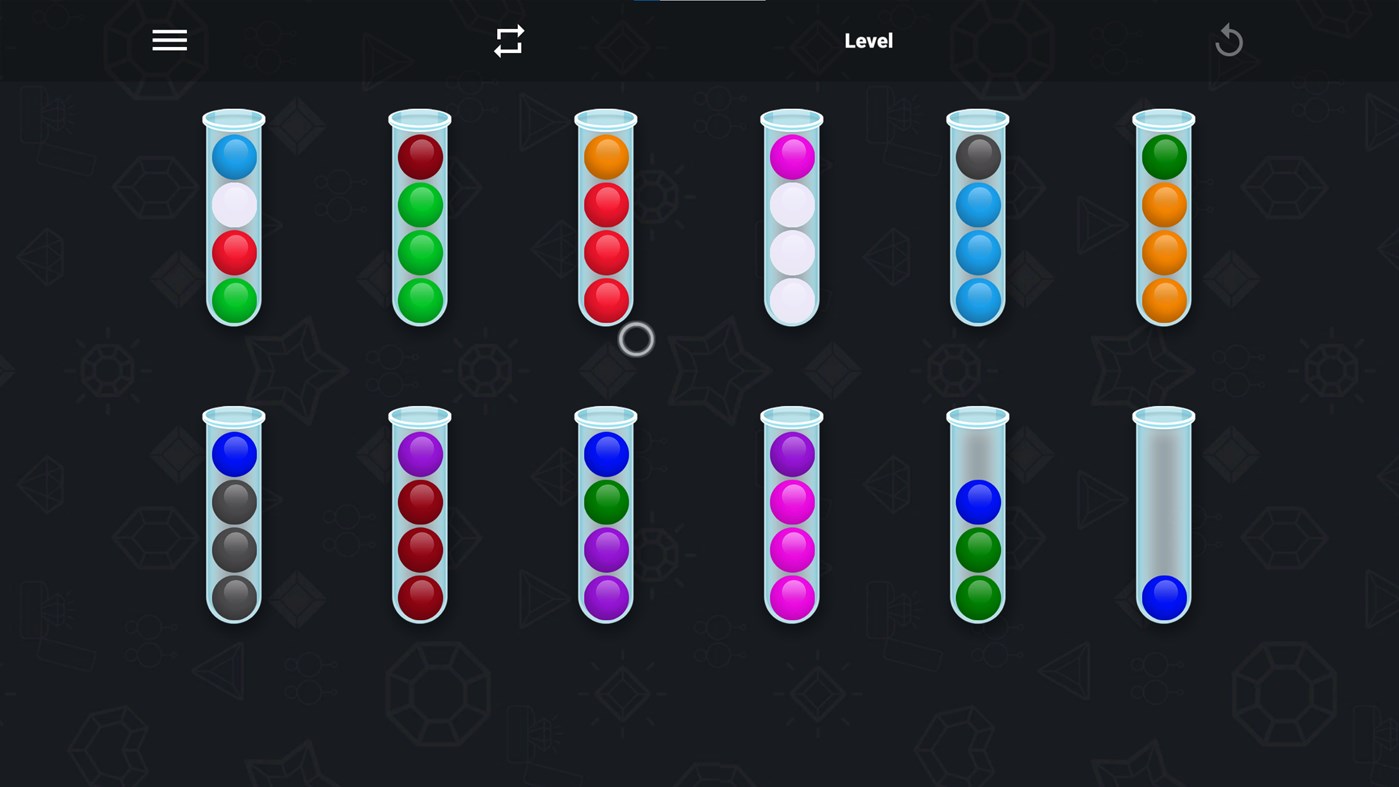The image size is (1399, 787).
Task: Click the green ball atop the orange-ball tube
Action: pyautogui.click(x=1163, y=157)
